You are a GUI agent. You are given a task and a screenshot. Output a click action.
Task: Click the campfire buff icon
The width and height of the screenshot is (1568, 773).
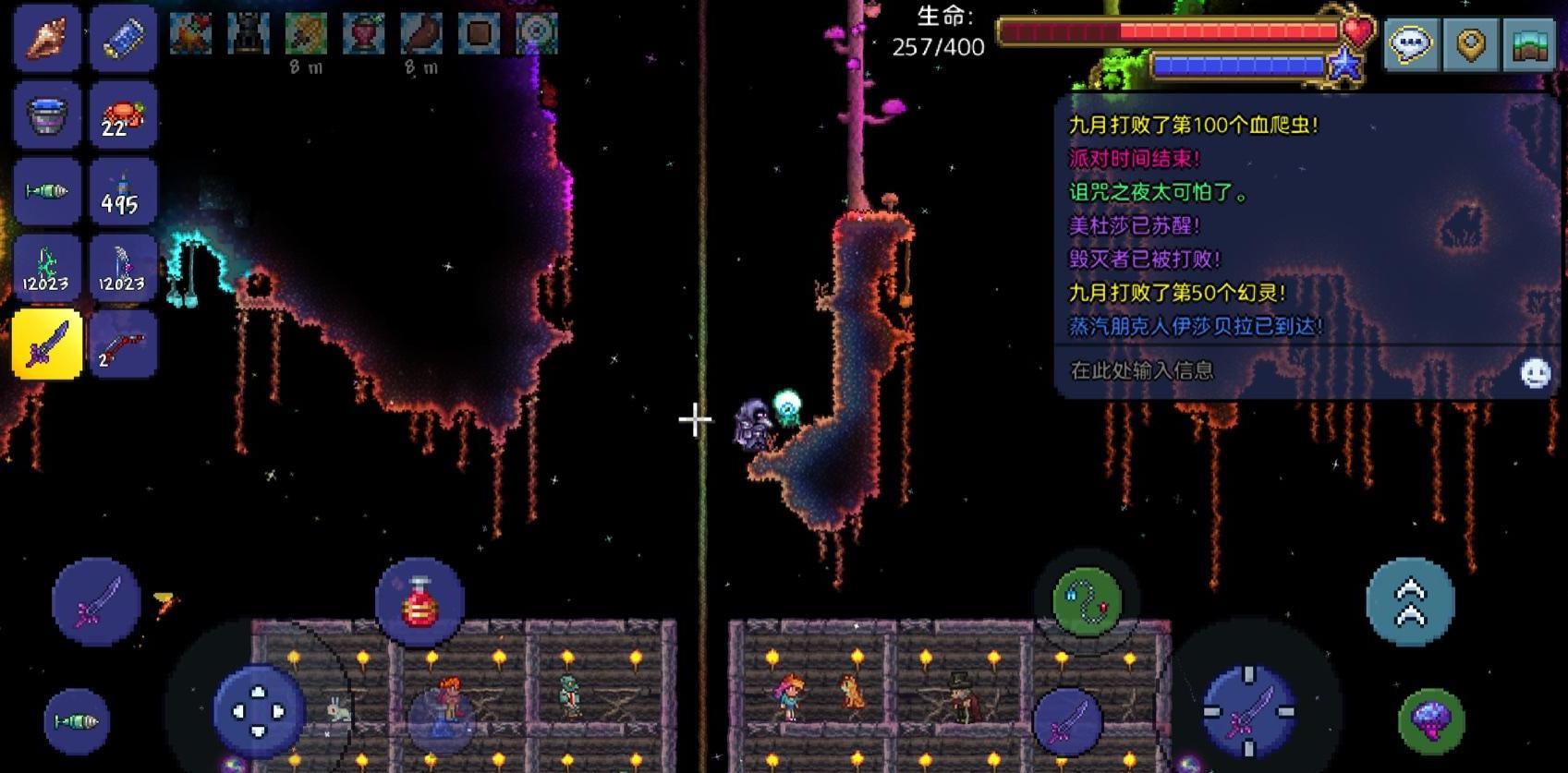pos(191,34)
